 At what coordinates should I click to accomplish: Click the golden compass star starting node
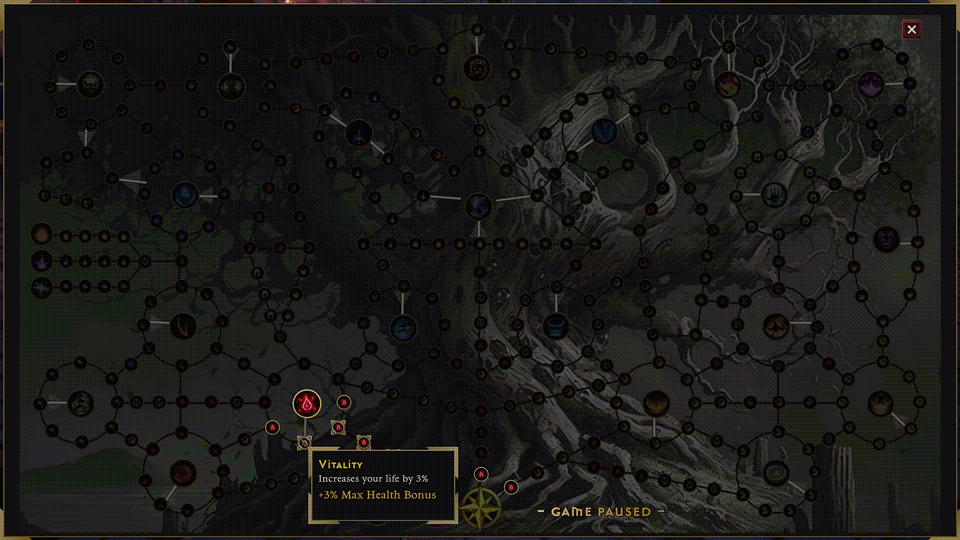pos(480,506)
